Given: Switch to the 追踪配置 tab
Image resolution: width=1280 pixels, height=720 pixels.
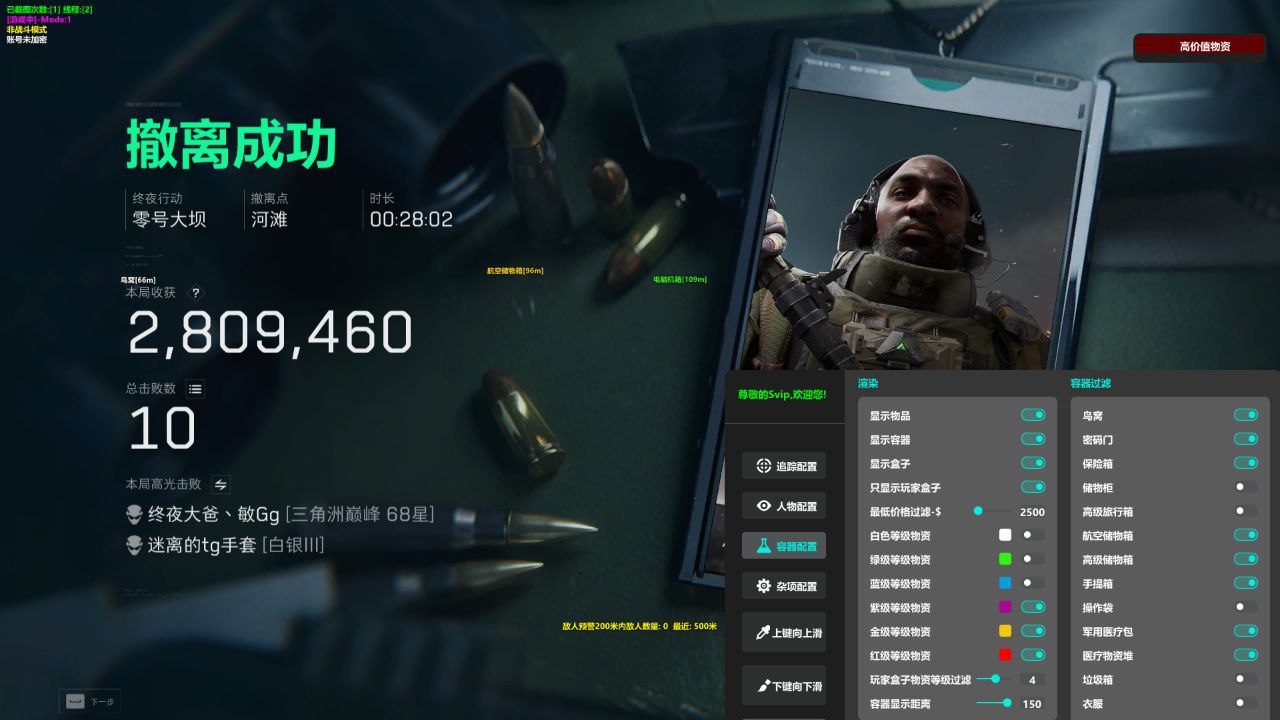Looking at the screenshot, I should pyautogui.click(x=786, y=465).
